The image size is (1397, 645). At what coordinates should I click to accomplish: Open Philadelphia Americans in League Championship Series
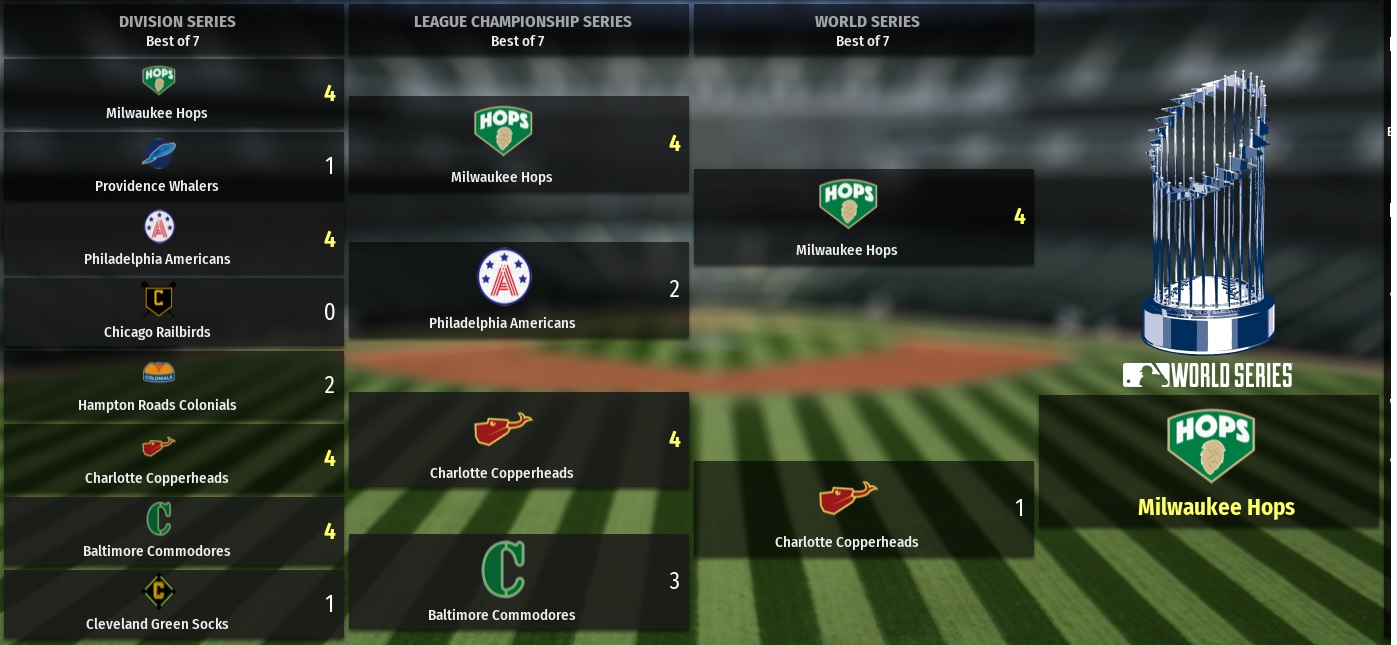click(x=518, y=290)
